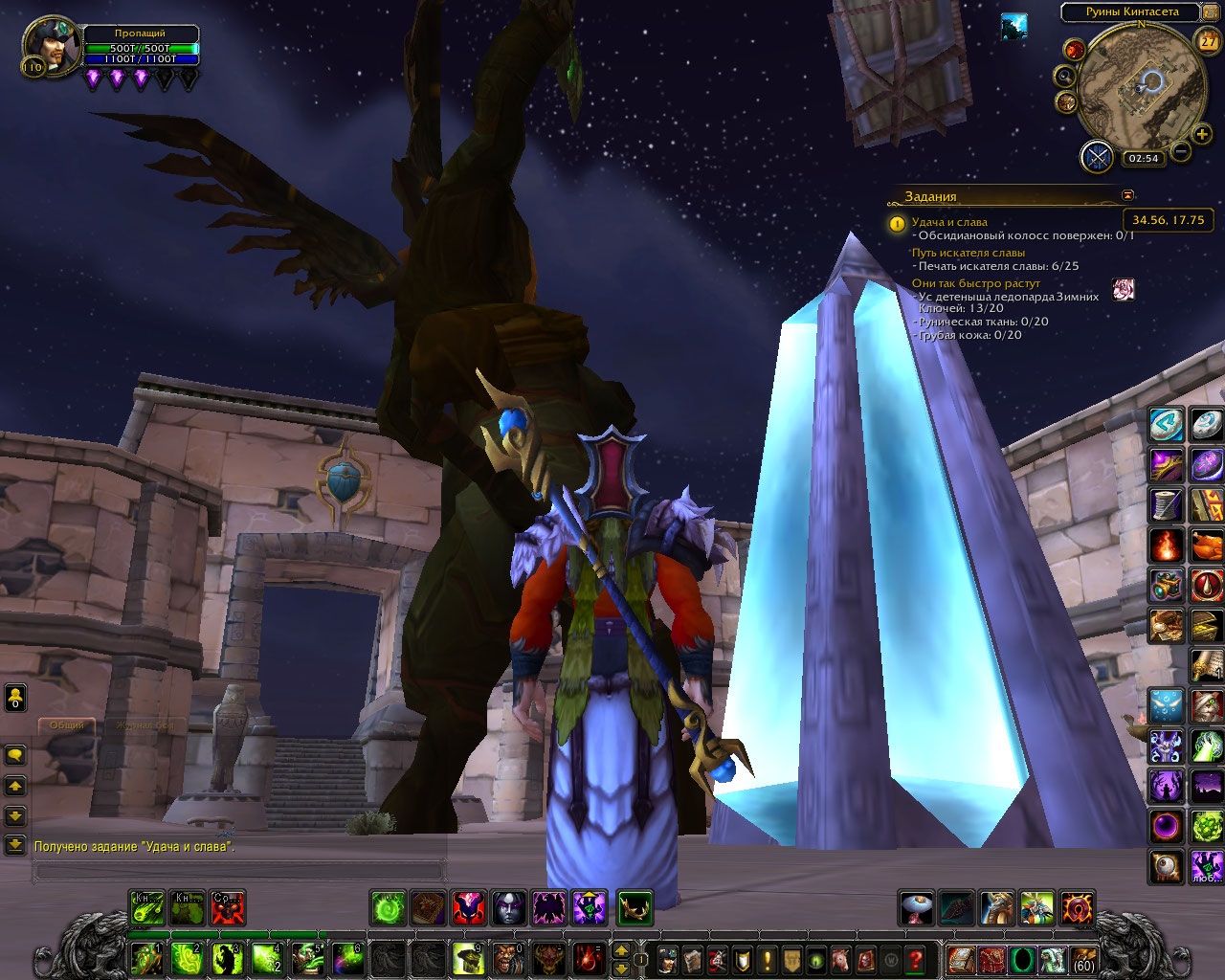Activate the sewing thread spool tailoring icon
The width and height of the screenshot is (1225, 980).
[1167, 504]
